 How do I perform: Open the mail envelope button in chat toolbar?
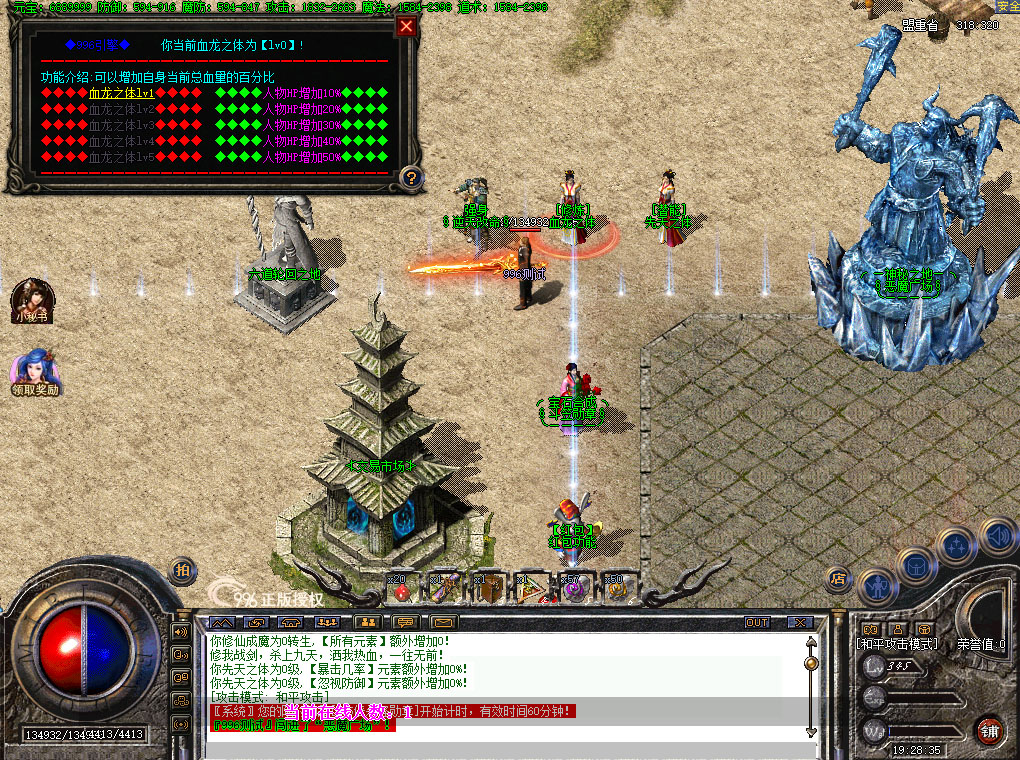tap(443, 622)
